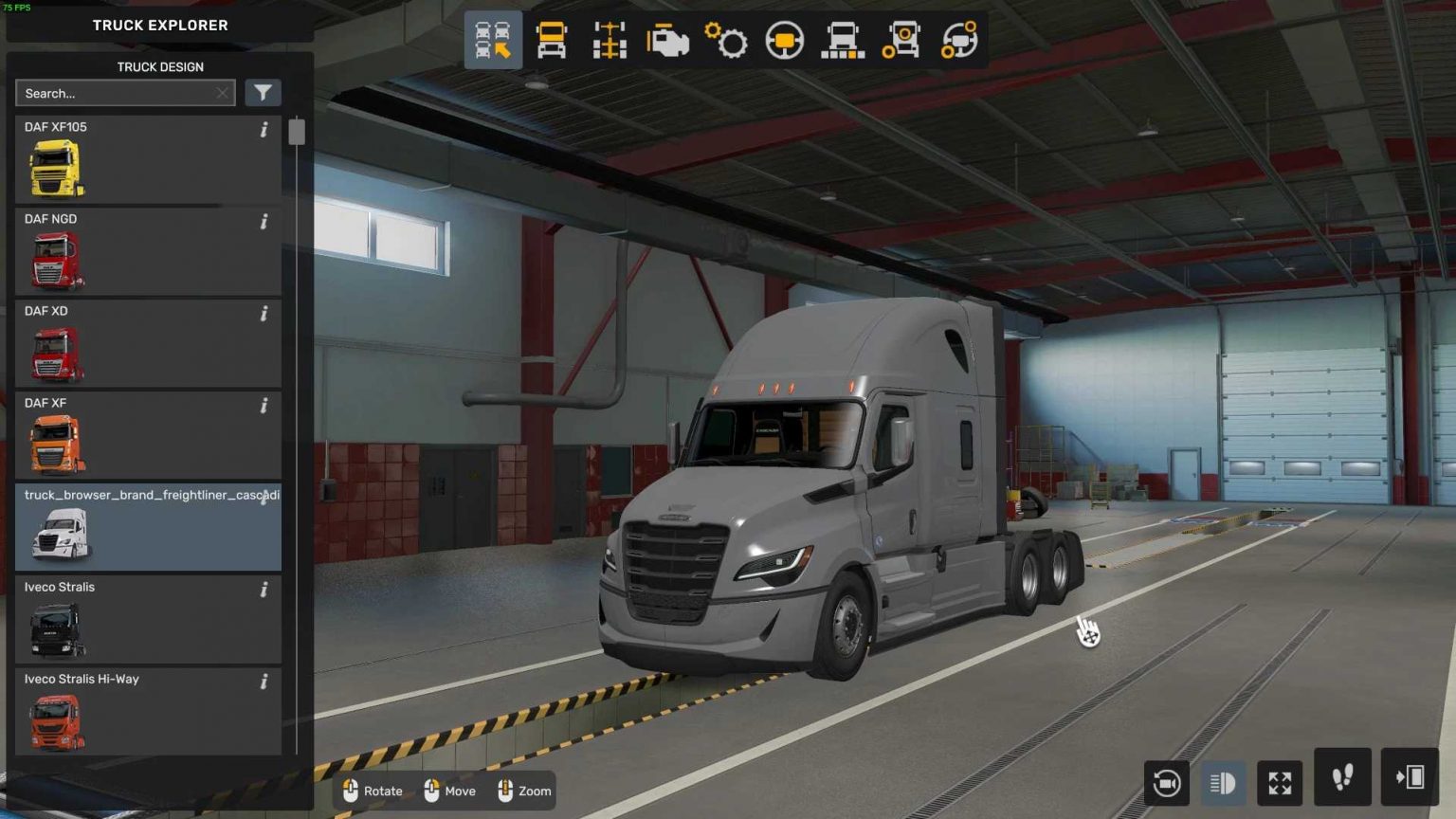
Task: Select the drivetrain/differential tool
Action: pyautogui.click(x=959, y=40)
